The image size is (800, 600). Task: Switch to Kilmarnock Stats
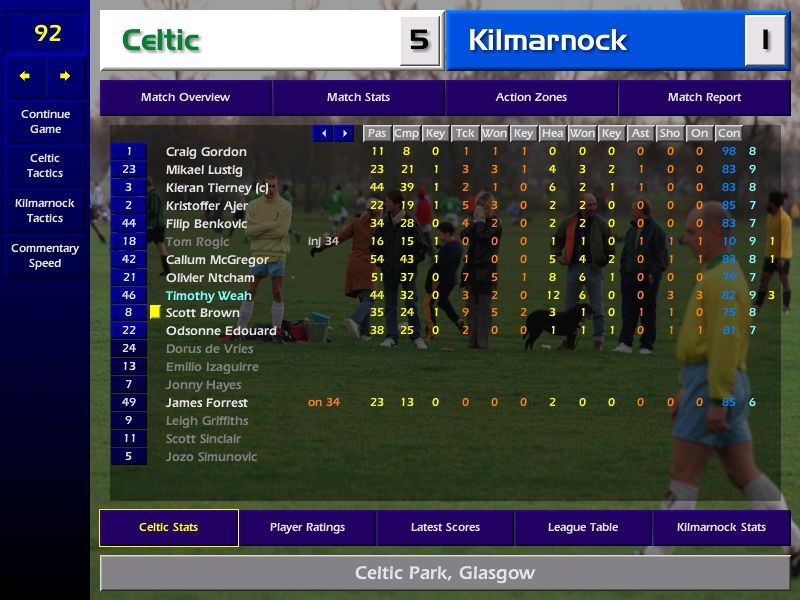click(721, 527)
